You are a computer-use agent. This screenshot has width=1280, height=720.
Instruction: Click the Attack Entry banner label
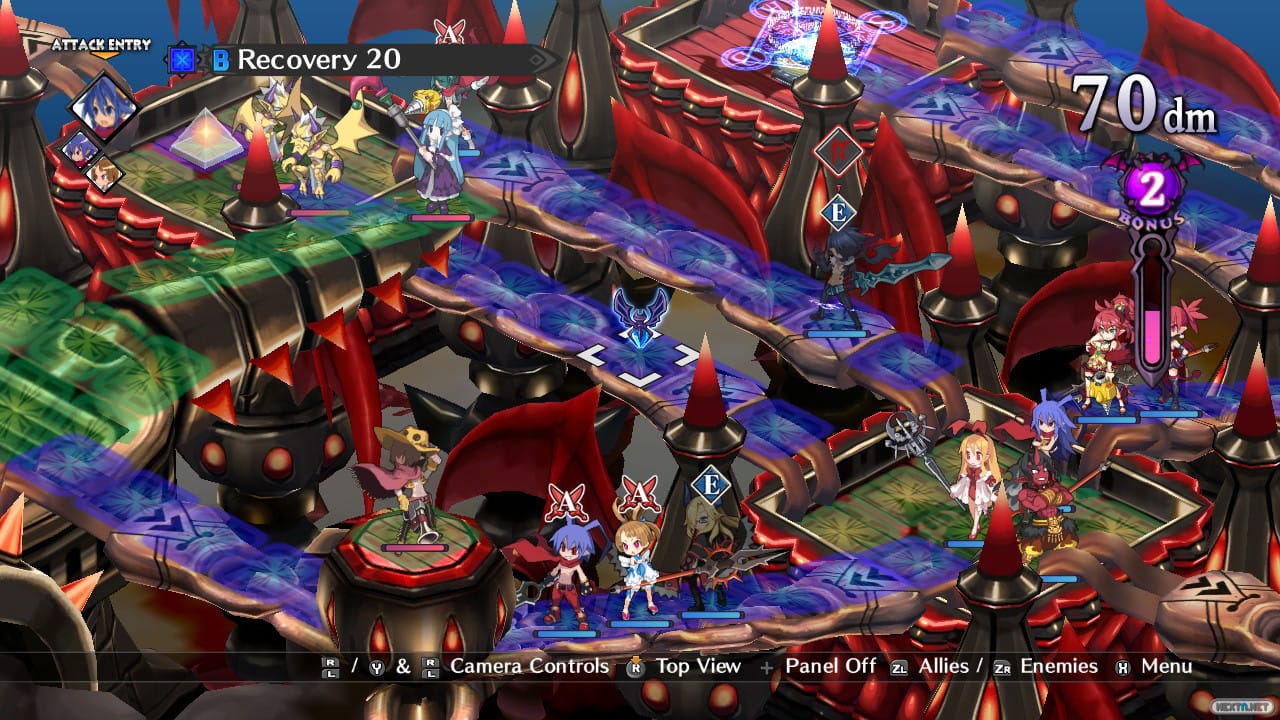(100, 45)
